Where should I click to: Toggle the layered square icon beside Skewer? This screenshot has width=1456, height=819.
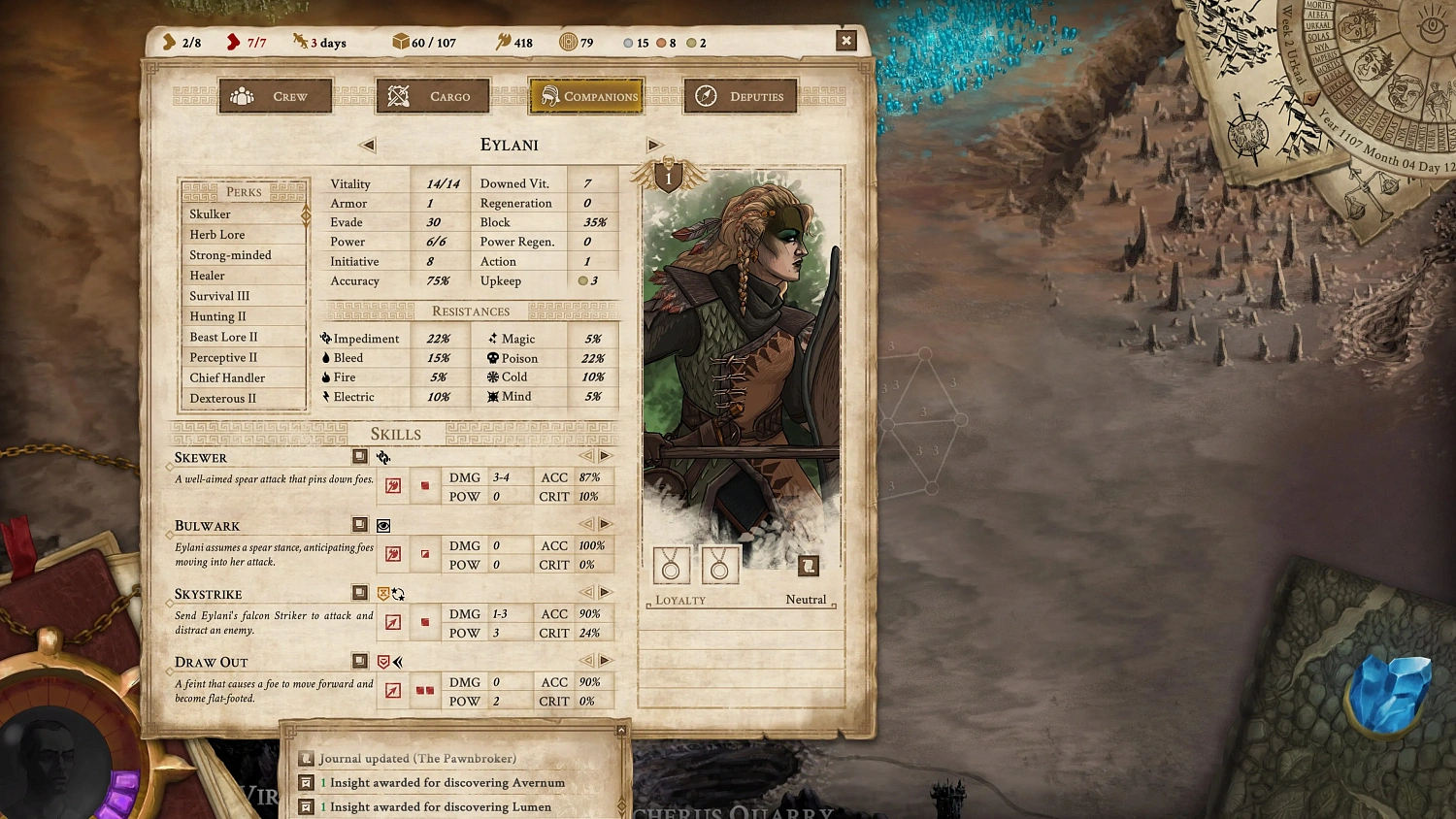coord(359,456)
